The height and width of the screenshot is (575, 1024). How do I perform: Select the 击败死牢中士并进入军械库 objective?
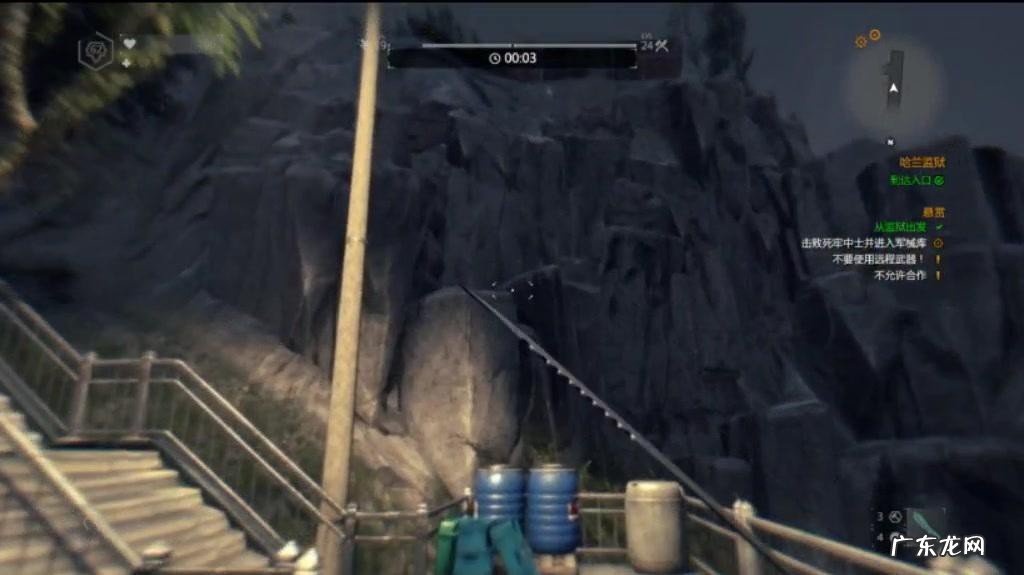866,243
